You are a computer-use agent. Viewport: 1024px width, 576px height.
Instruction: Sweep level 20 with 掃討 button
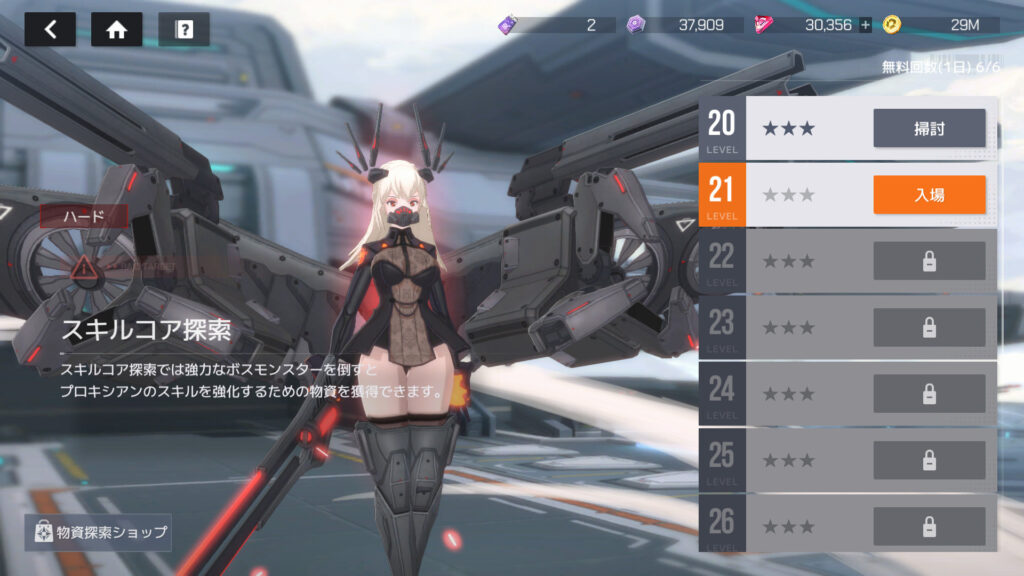tap(929, 128)
